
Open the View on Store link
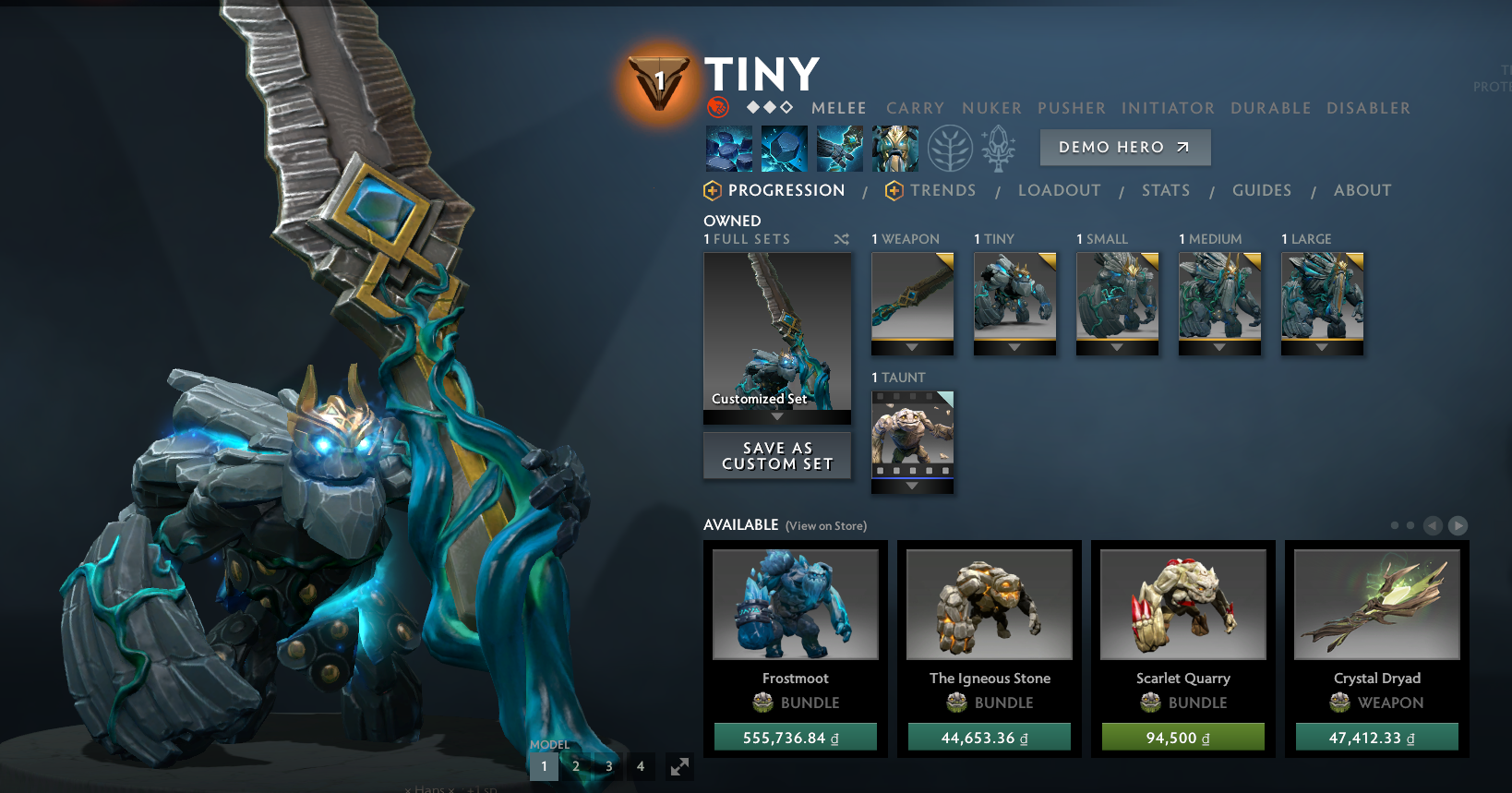click(824, 525)
